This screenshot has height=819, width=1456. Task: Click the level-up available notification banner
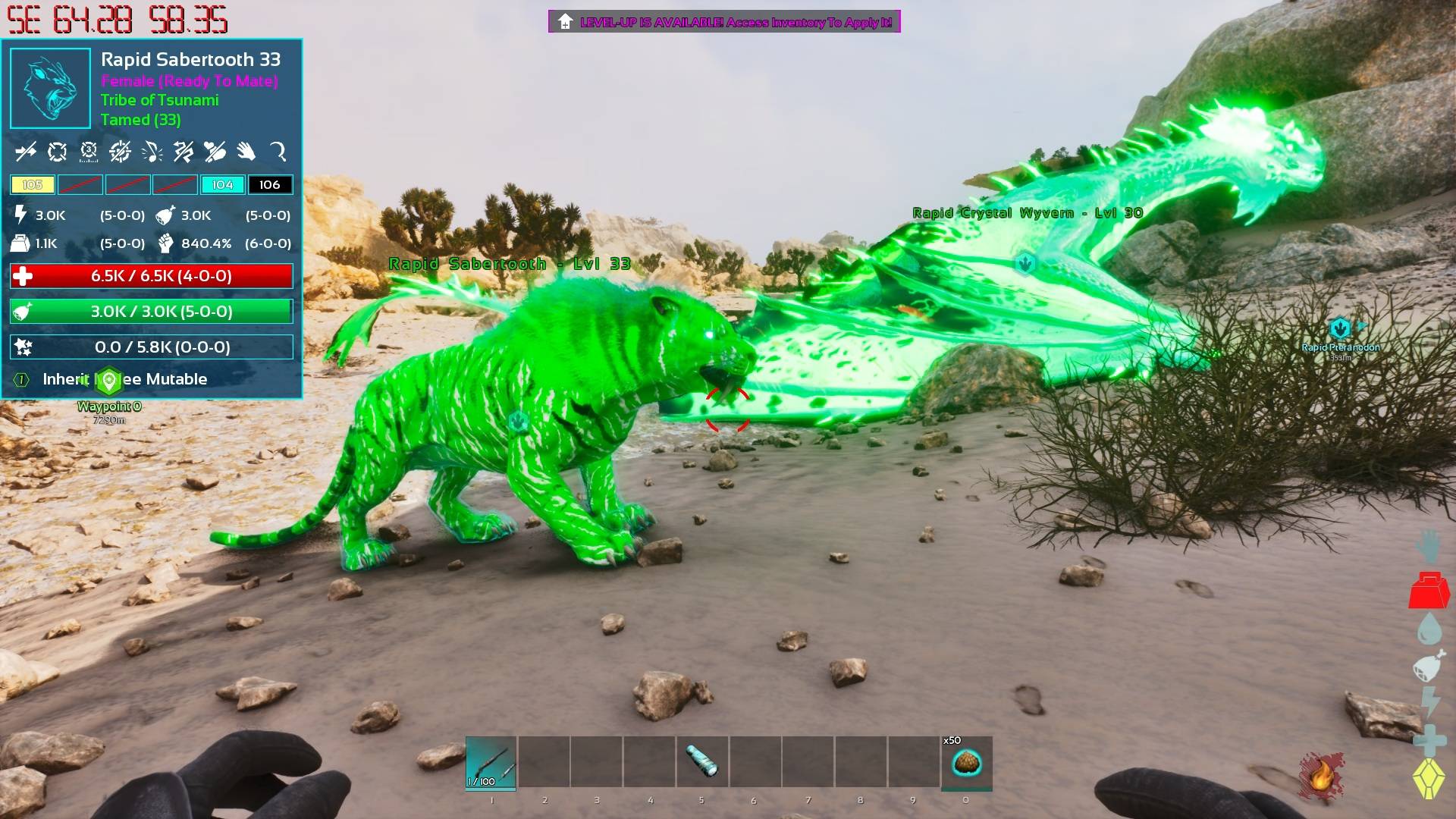[x=724, y=22]
